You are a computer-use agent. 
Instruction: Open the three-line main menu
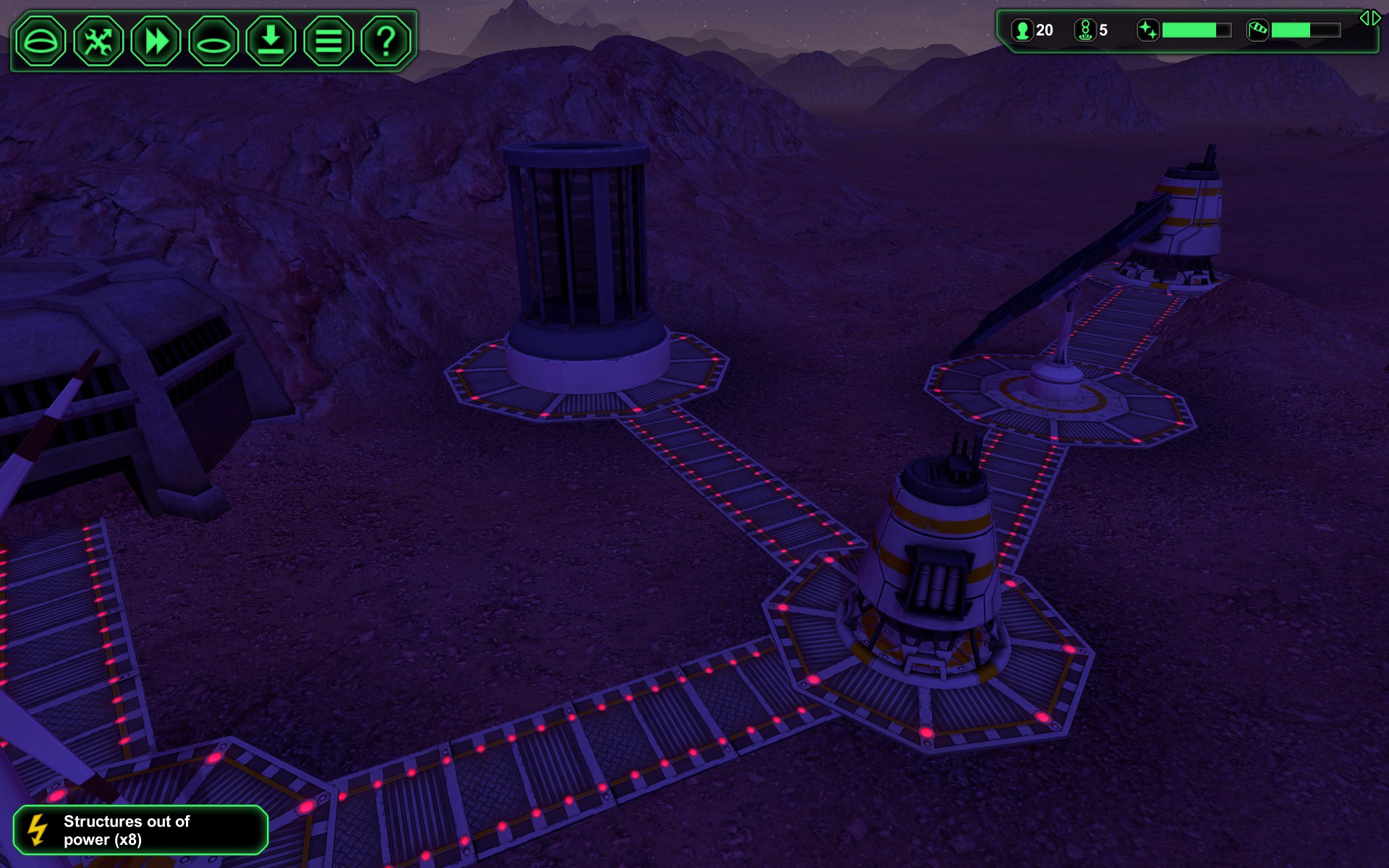tap(328, 41)
